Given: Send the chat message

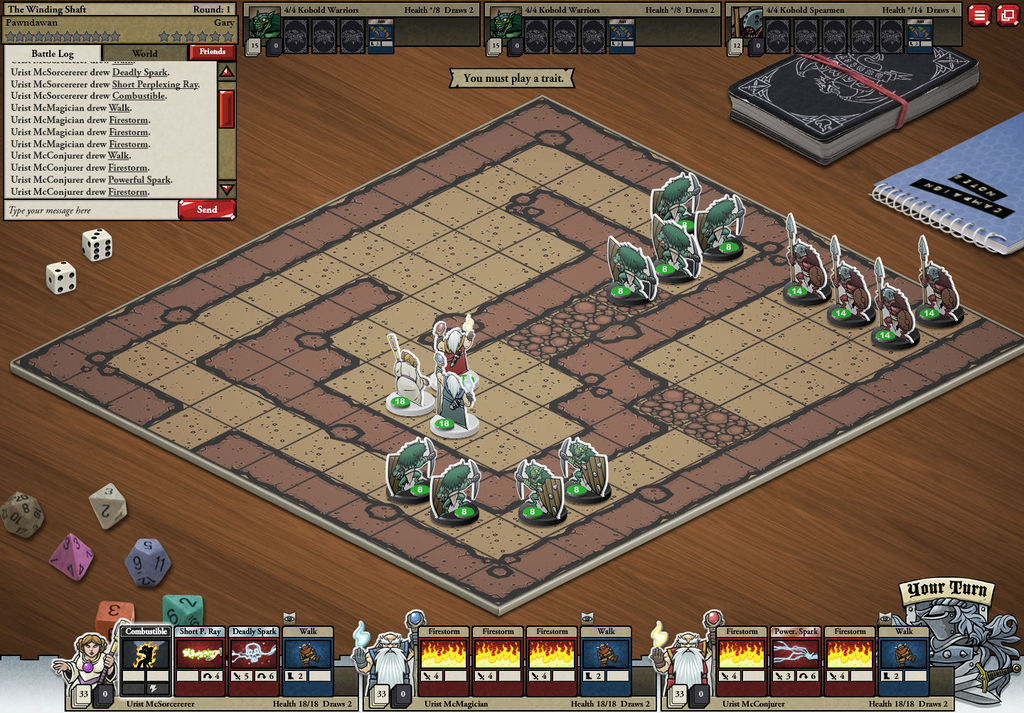Looking at the screenshot, I should click(x=206, y=210).
